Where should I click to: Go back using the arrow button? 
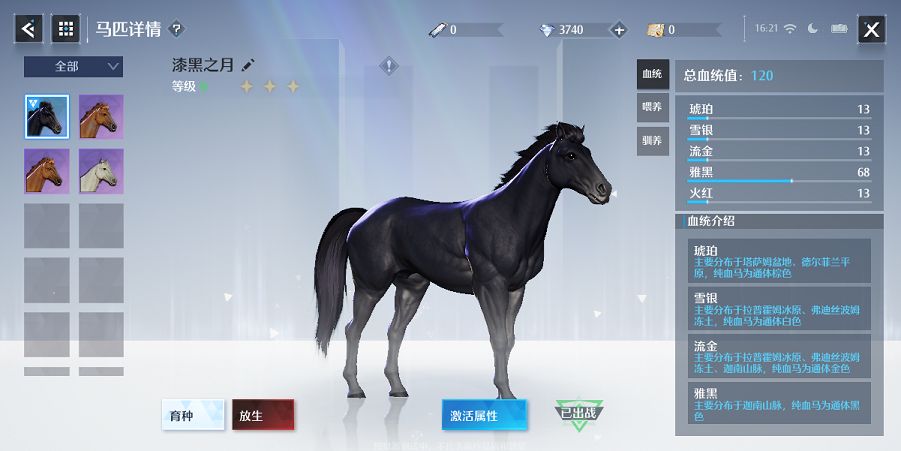(28, 29)
